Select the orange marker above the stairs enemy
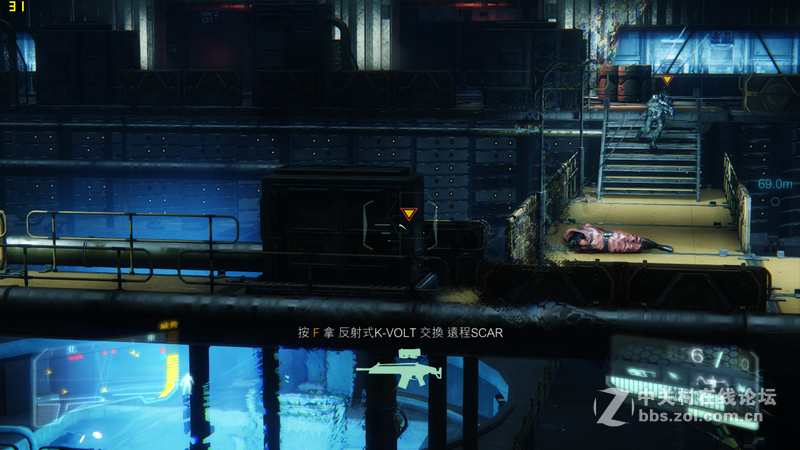This screenshot has width=800, height=450. tap(667, 80)
